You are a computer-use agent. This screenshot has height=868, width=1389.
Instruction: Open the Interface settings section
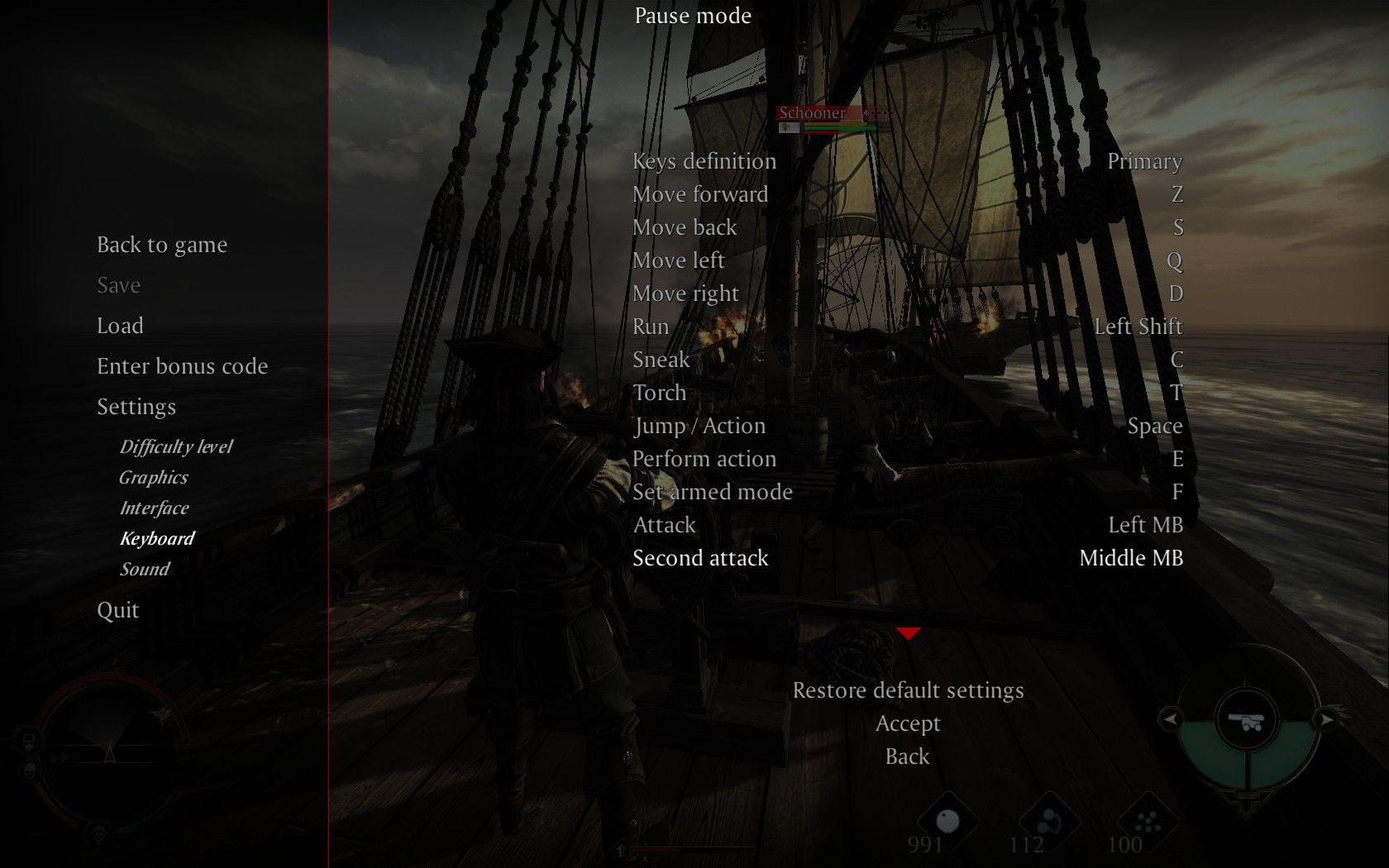point(155,508)
